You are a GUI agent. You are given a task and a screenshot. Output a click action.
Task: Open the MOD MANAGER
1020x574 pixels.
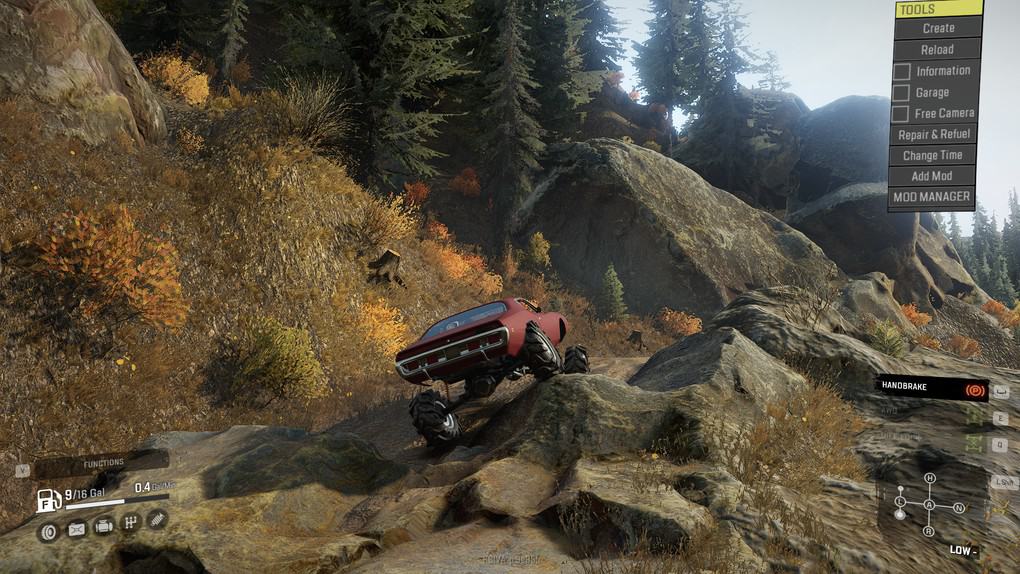click(x=933, y=197)
